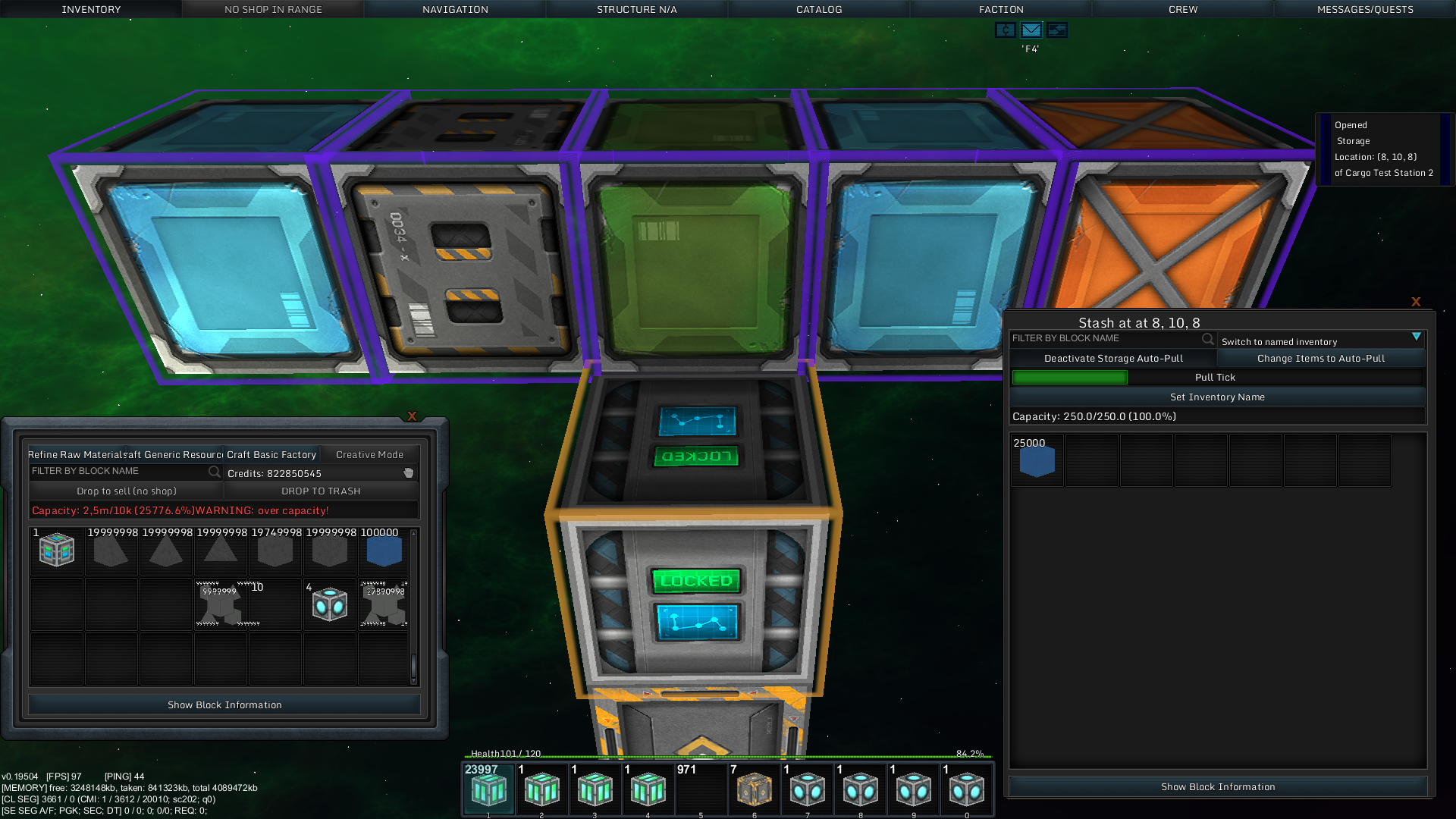Click the mail envelope icon
The width and height of the screenshot is (1456, 819).
(x=1031, y=30)
